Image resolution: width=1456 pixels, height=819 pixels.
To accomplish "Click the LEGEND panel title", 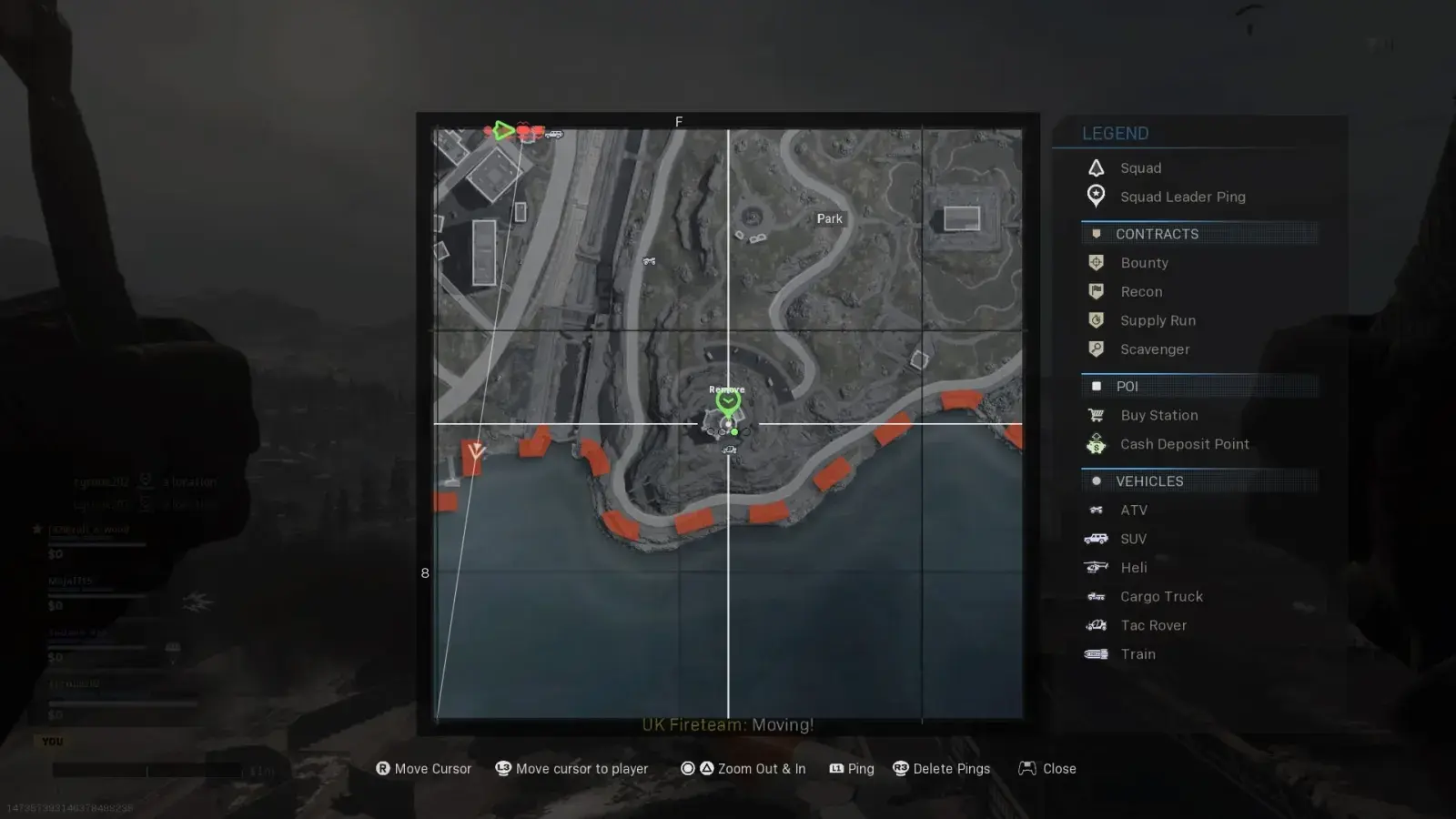I will 1115,133.
